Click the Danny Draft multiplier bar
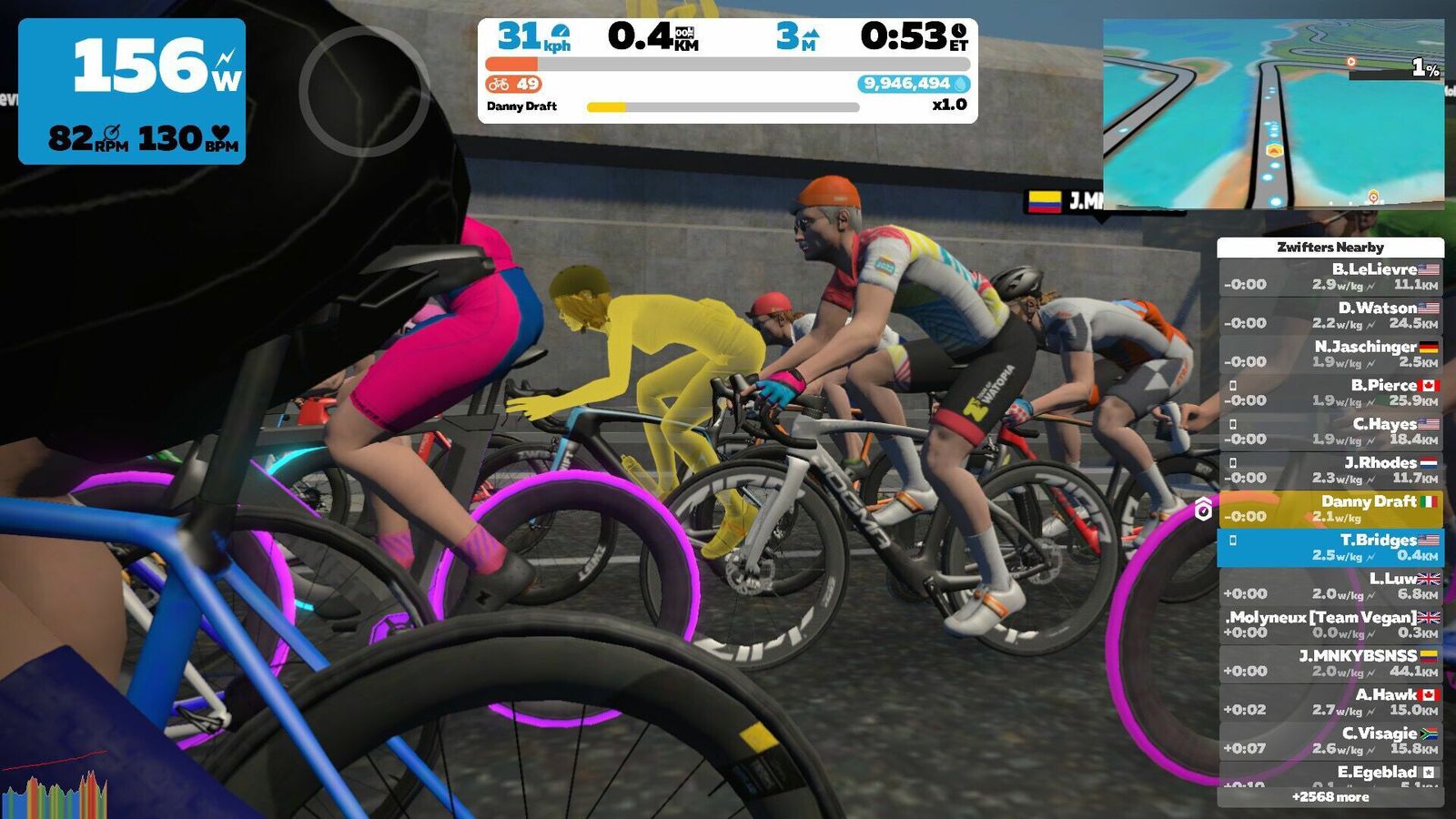Viewport: 1456px width, 819px height. tap(723, 107)
